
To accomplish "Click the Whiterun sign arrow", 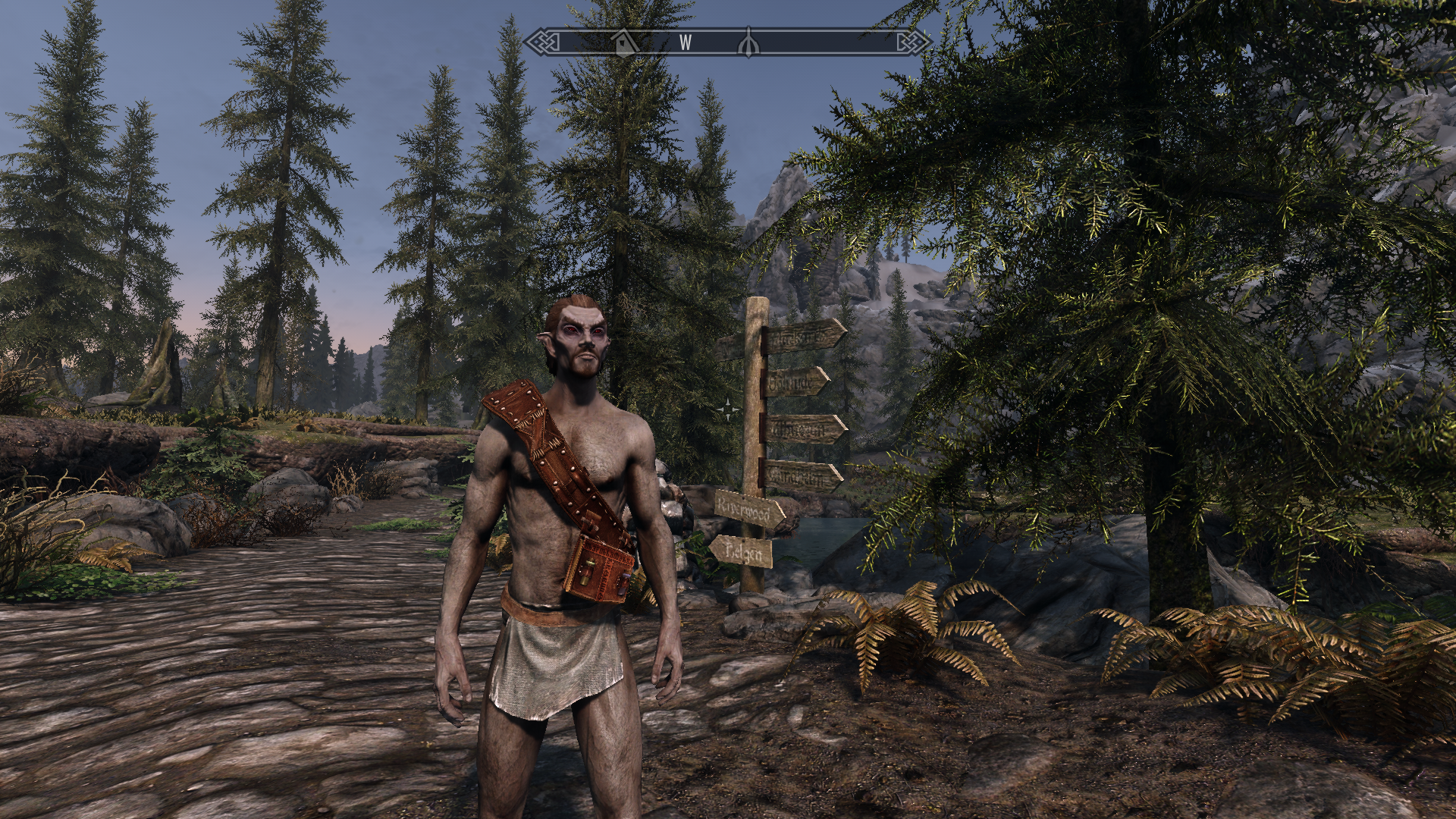I will [800, 429].
